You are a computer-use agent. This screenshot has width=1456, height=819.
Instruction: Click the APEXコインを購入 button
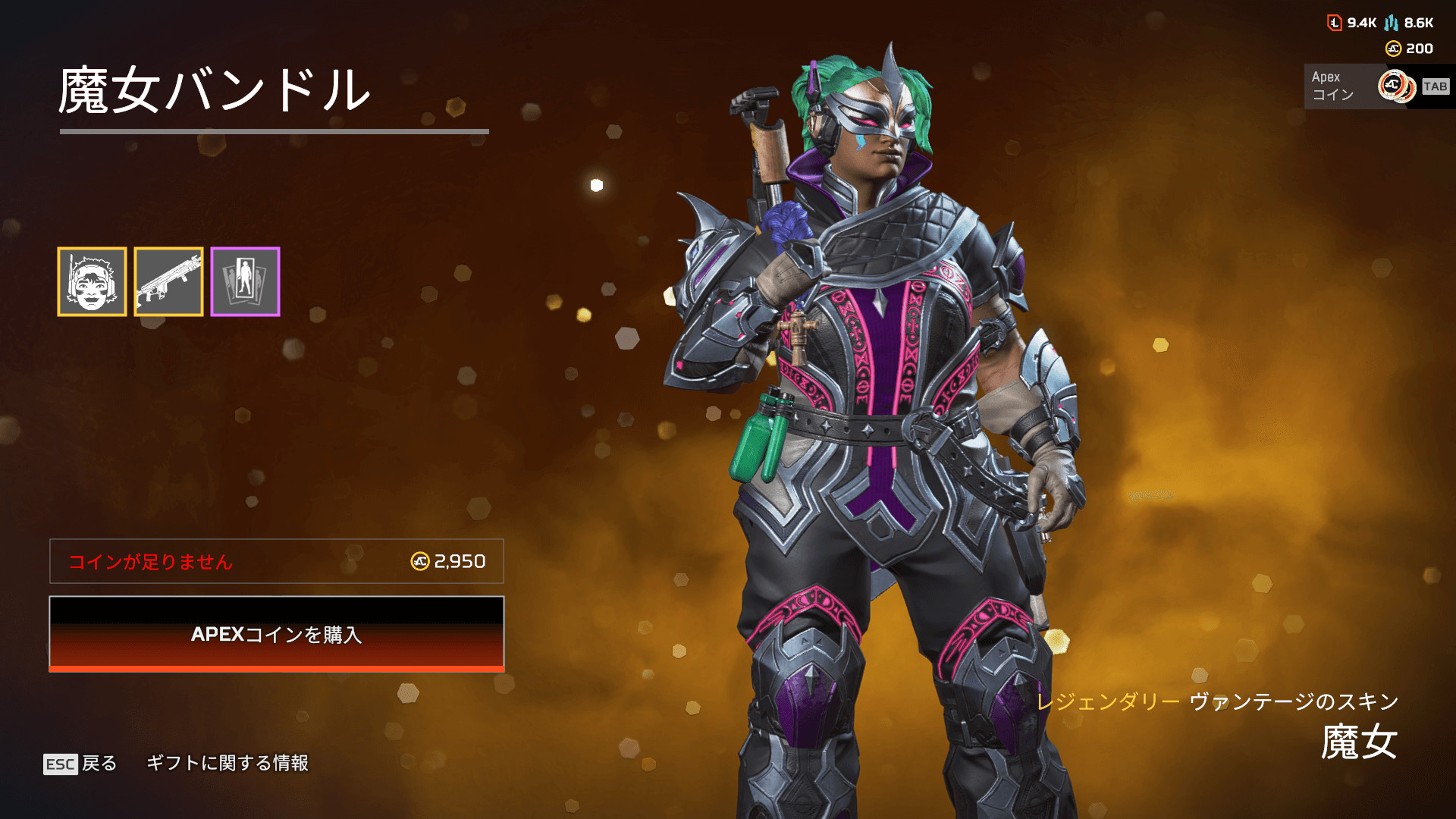[277, 634]
